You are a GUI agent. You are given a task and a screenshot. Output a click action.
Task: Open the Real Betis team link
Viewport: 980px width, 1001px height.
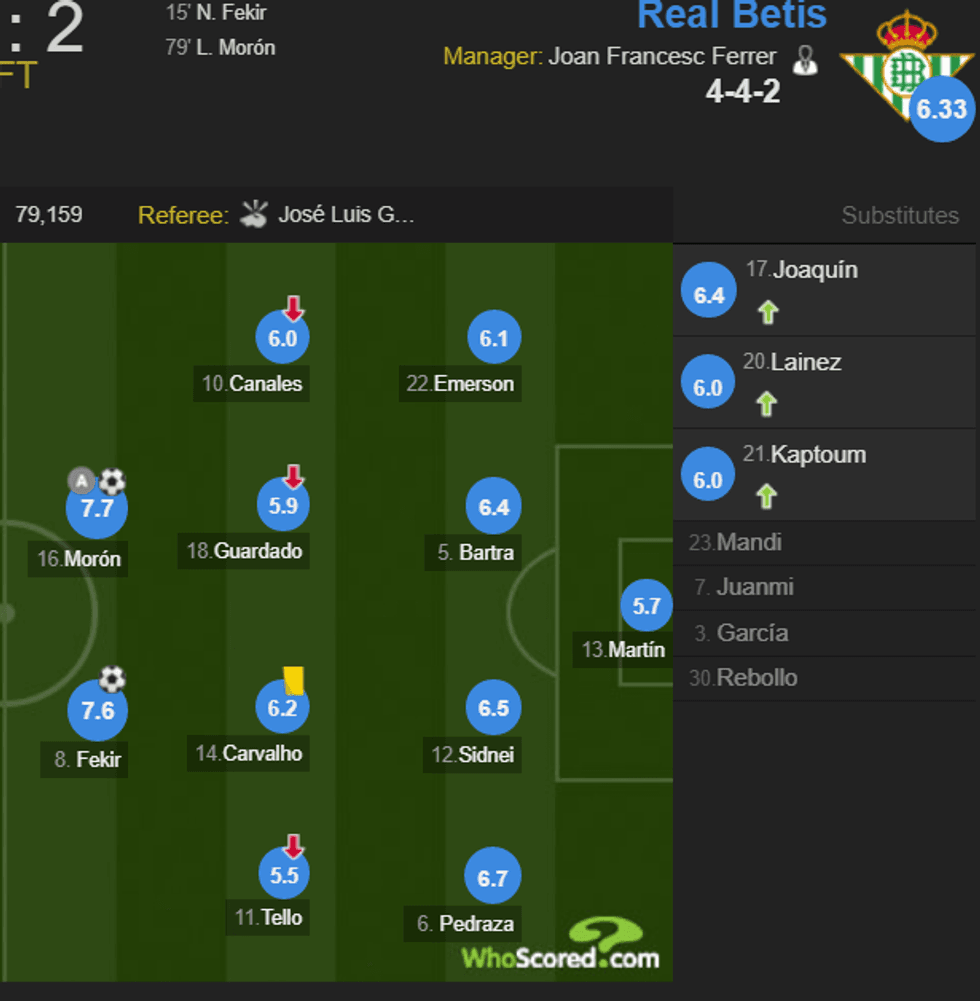click(732, 15)
